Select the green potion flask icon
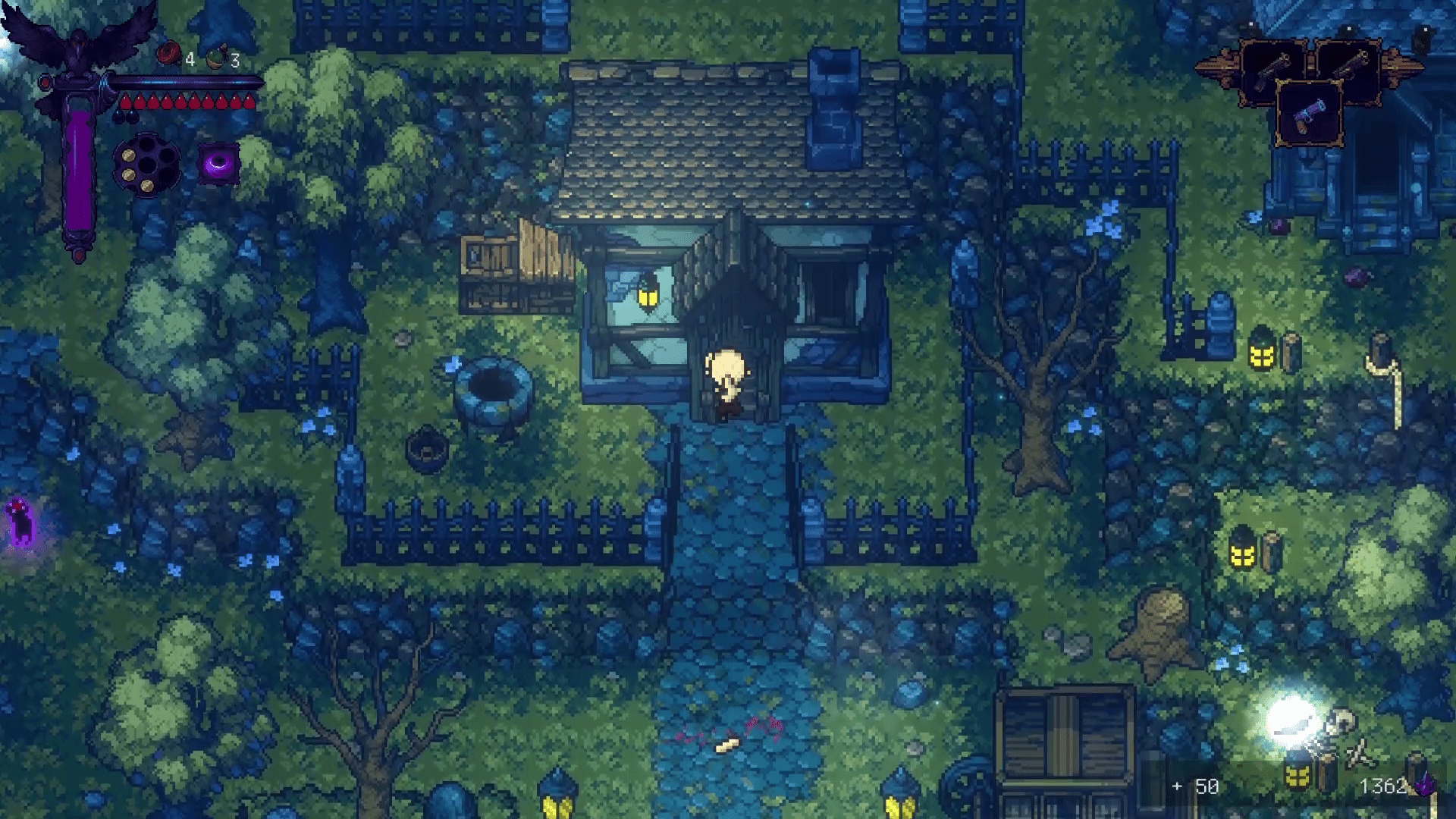The width and height of the screenshot is (1456, 819). pyautogui.click(x=215, y=55)
